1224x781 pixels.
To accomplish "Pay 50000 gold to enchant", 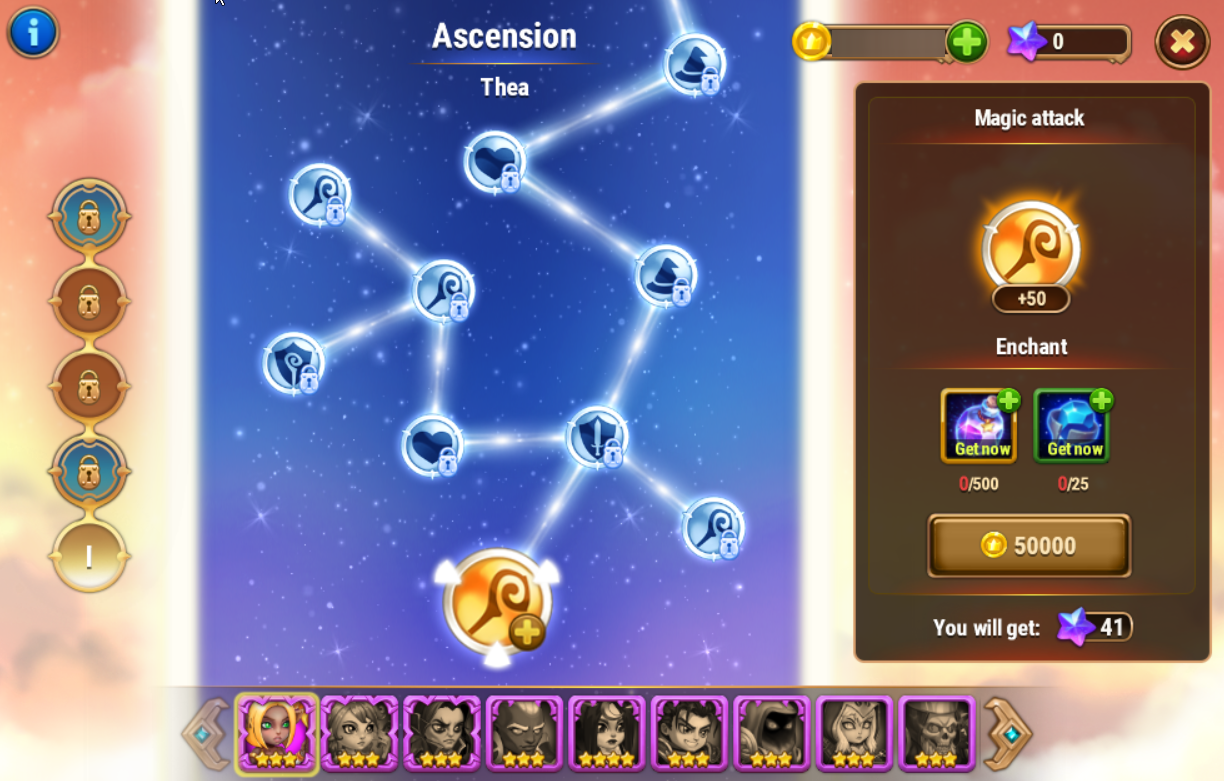I will tap(1029, 545).
